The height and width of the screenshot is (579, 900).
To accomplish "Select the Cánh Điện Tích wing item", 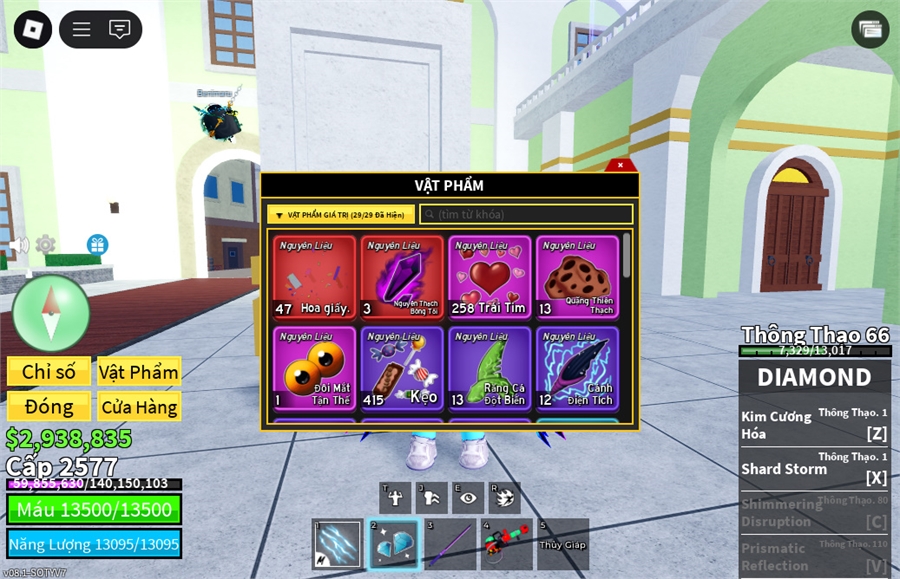I will [x=577, y=367].
